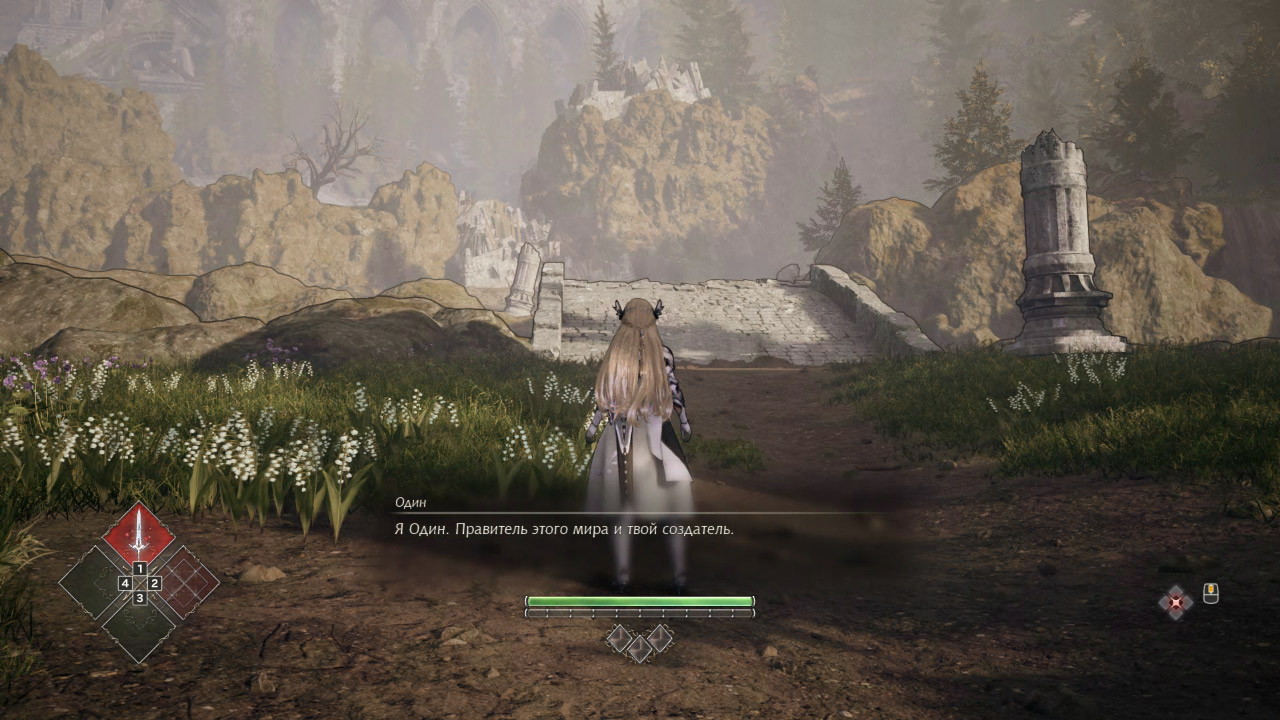The width and height of the screenshot is (1280, 720).
Task: Select the red sword weapon slot
Action: click(x=138, y=535)
